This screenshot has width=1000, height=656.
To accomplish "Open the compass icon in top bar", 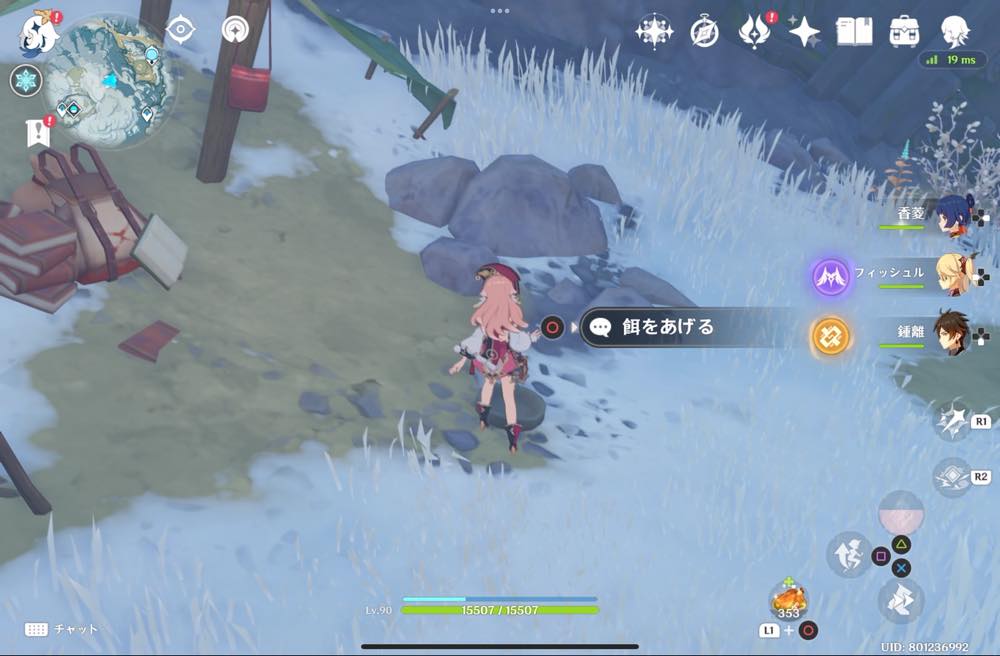I will 705,32.
